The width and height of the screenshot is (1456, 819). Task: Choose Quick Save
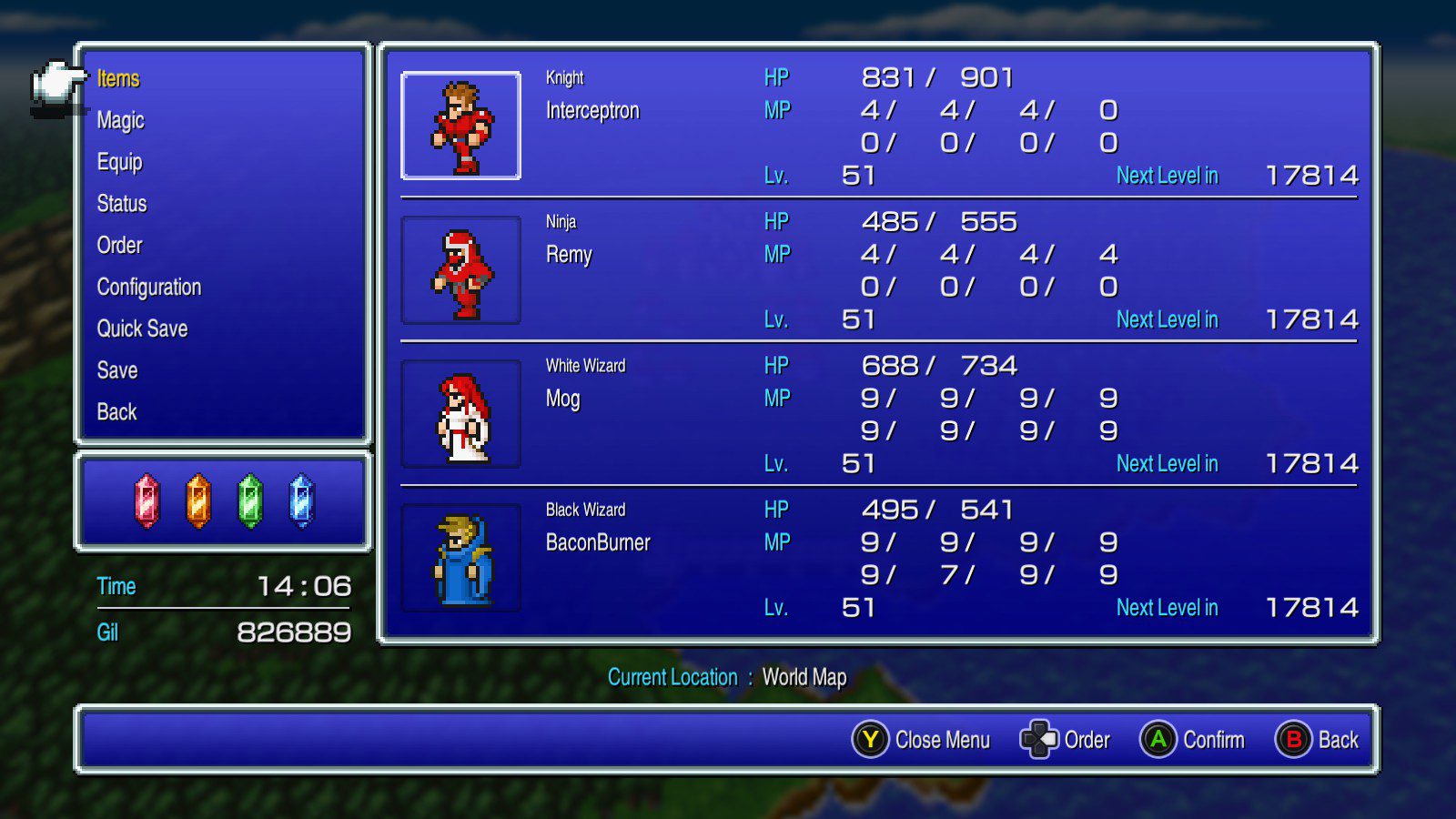tap(142, 329)
